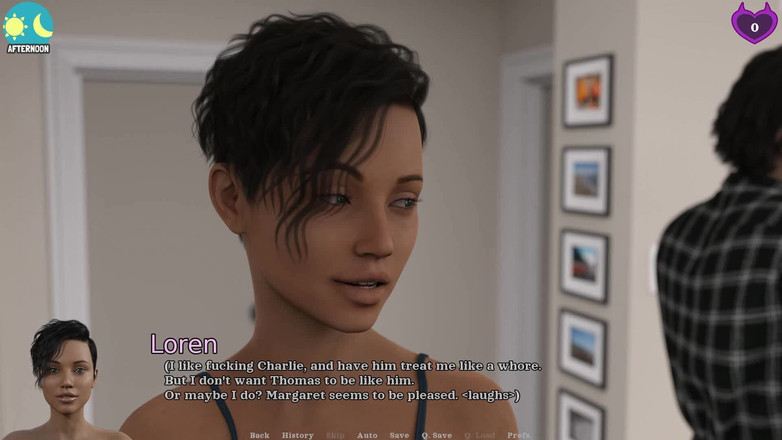The height and width of the screenshot is (440, 782).
Task: Click the afternoon sun-moon time icon
Action: coord(28,26)
